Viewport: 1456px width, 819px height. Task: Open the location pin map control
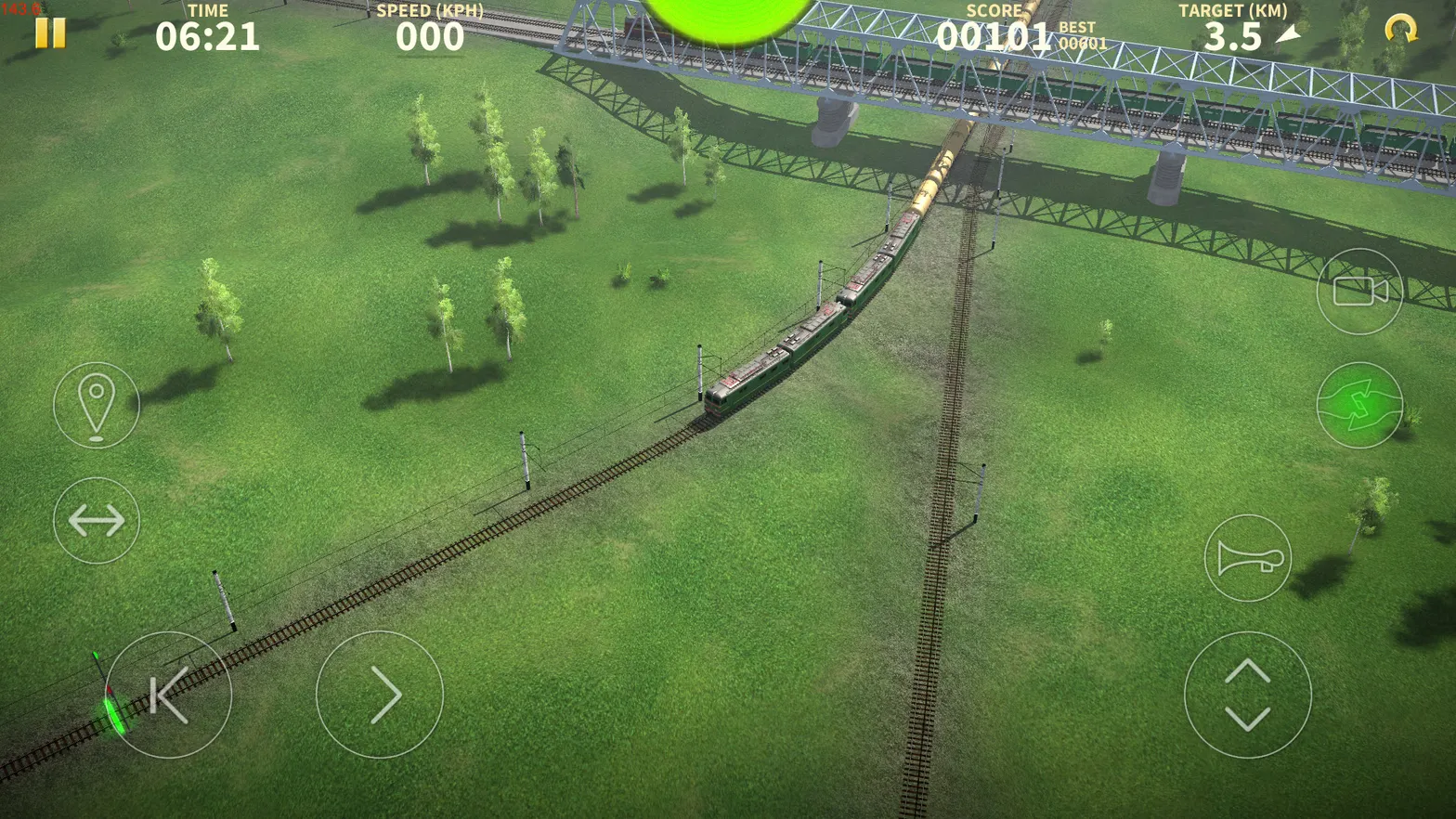pyautogui.click(x=96, y=406)
